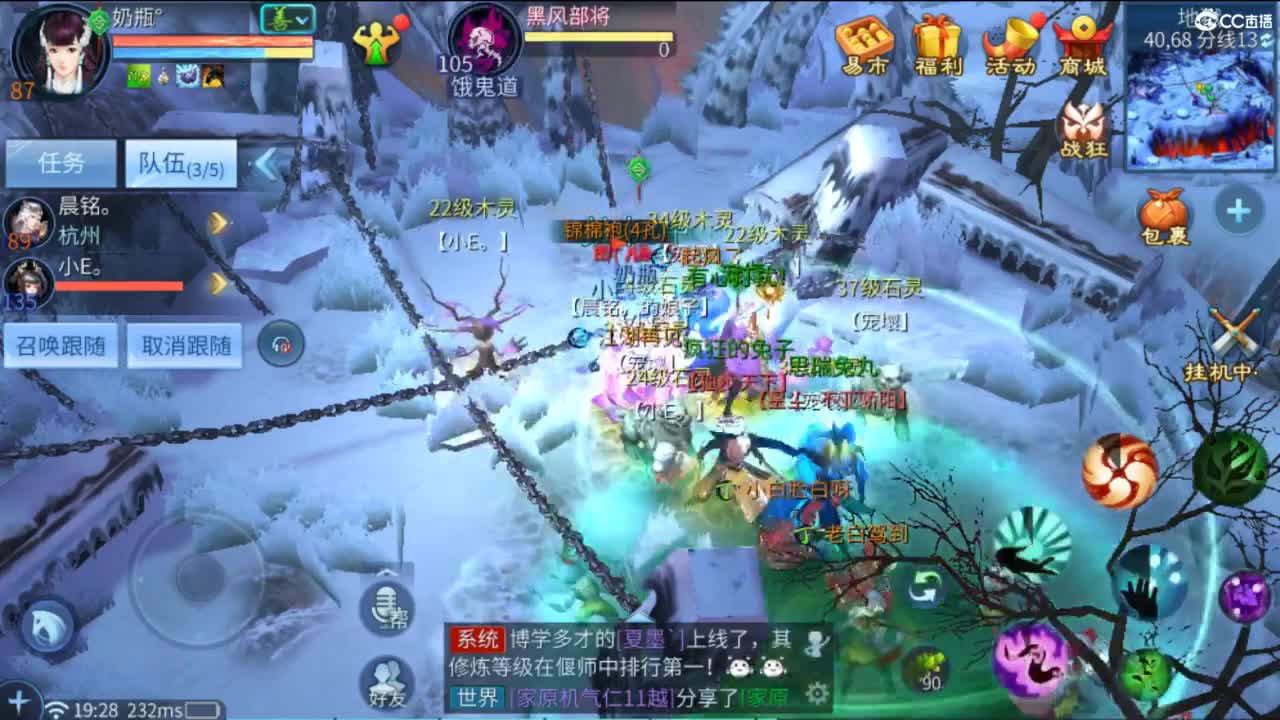The height and width of the screenshot is (720, 1280).
Task: Open the 善 alignment dropdown beside player name
Action: 289,18
